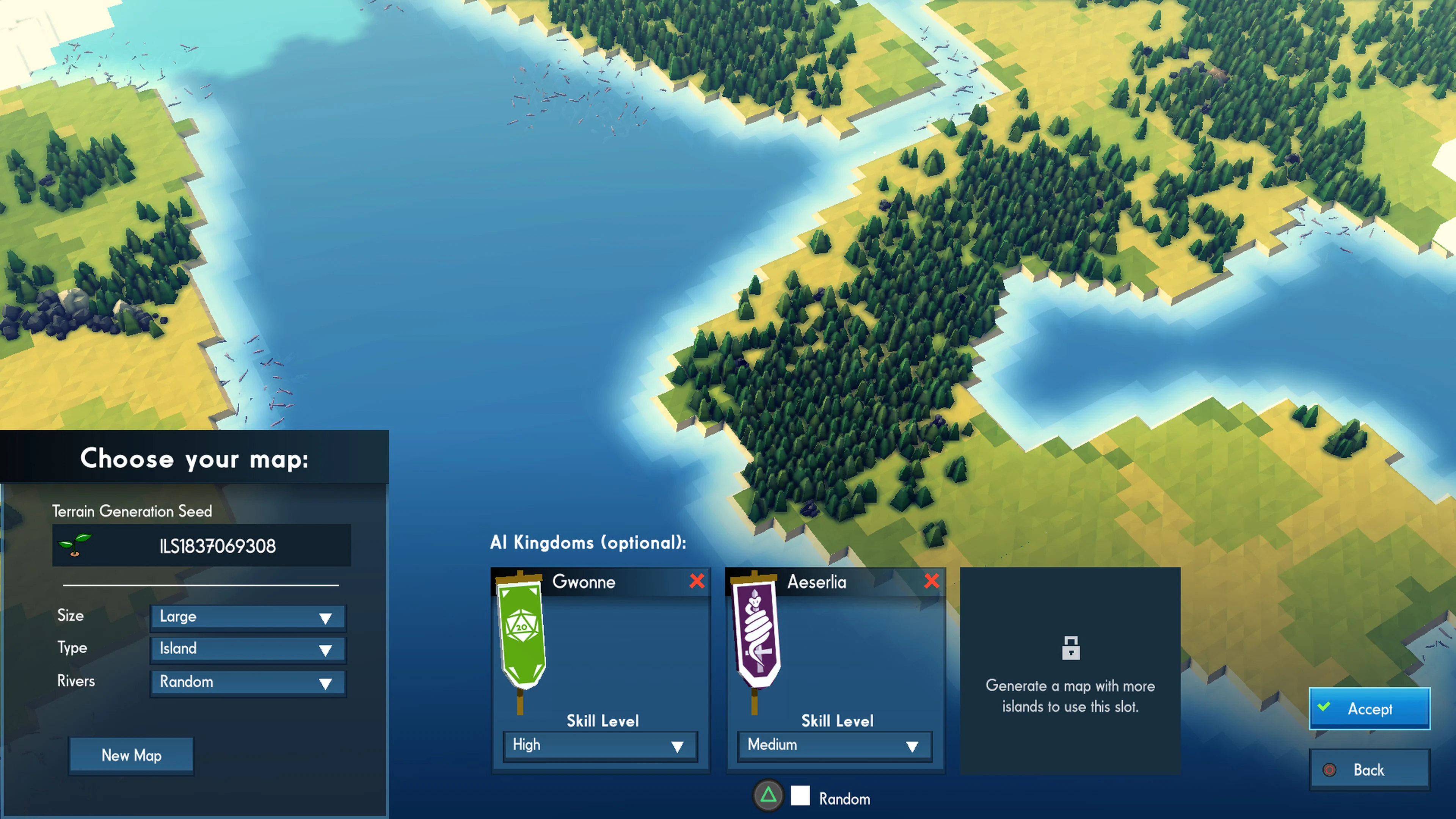Remove the Gwonne kingdom with its red X
The image size is (1456, 819).
(697, 582)
